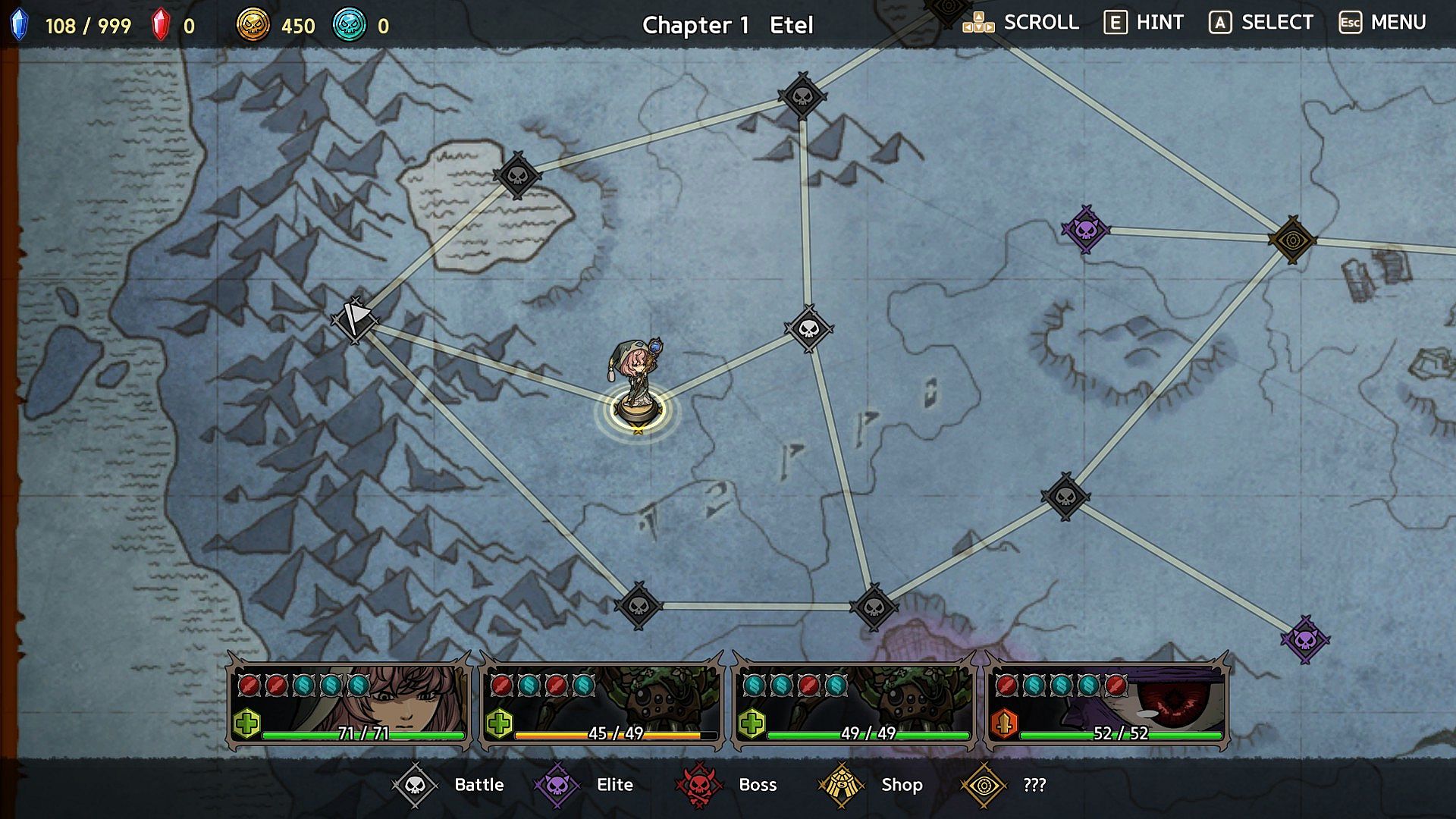Select the party member with 45/49 health
Viewport: 1456px width, 819px height.
pos(602,704)
